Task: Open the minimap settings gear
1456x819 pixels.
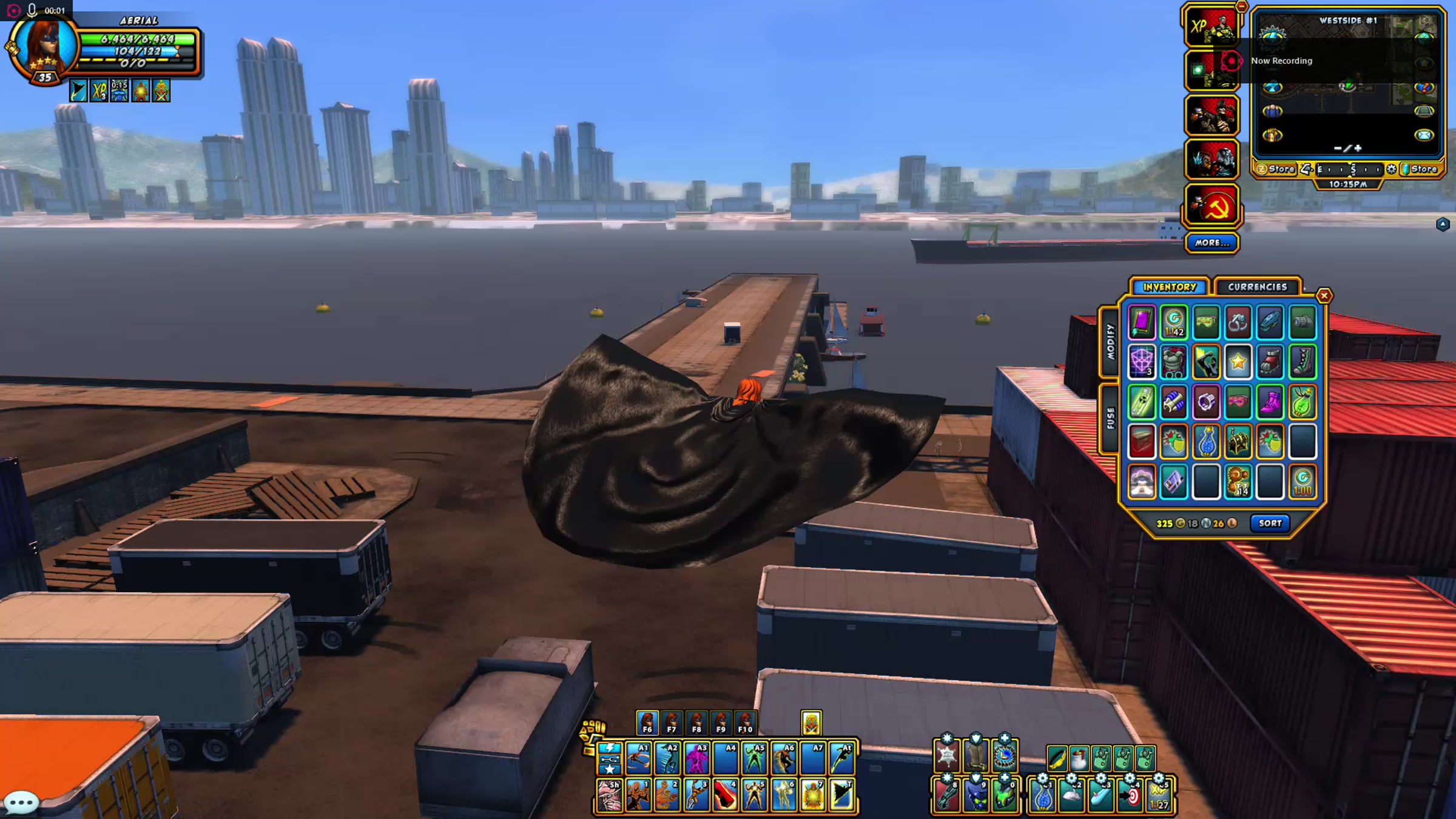Action: (1391, 169)
